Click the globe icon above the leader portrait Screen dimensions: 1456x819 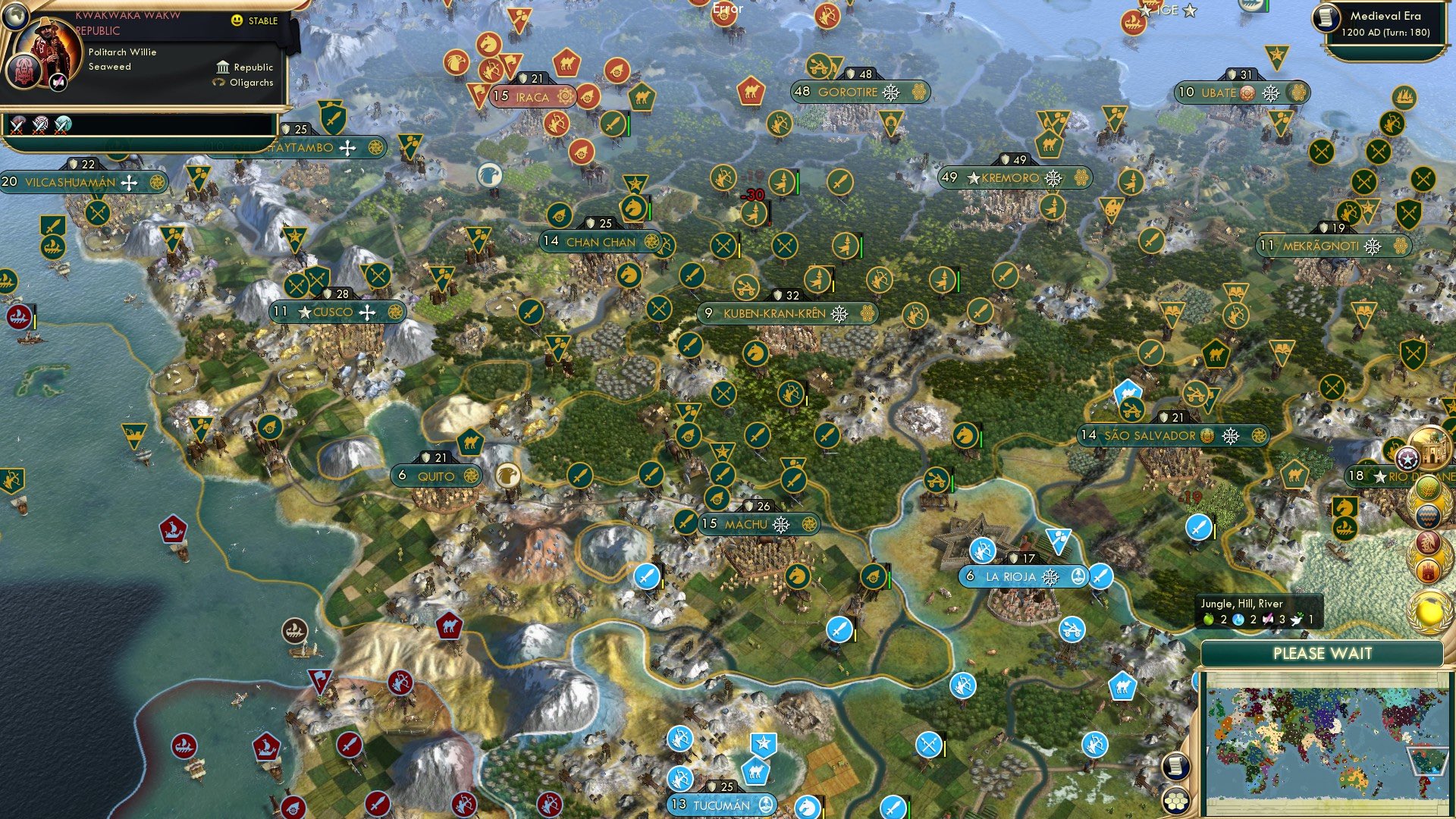pyautogui.click(x=16, y=19)
